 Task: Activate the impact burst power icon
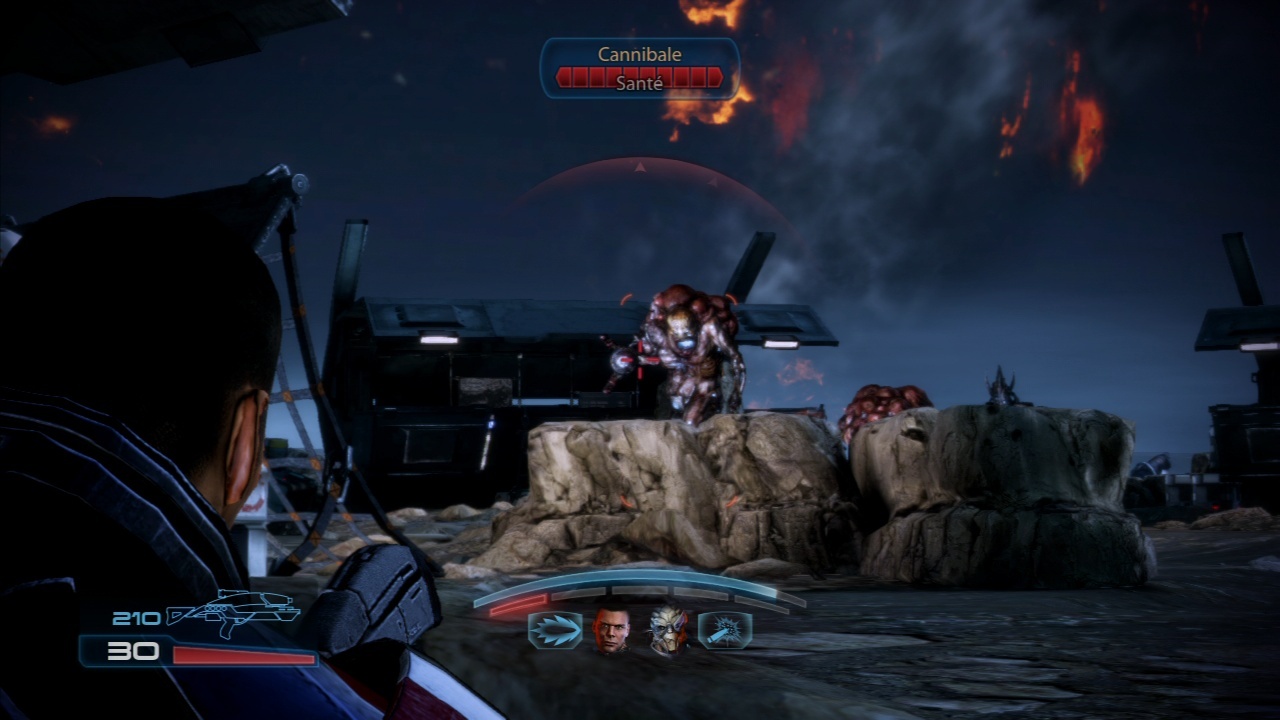click(725, 631)
